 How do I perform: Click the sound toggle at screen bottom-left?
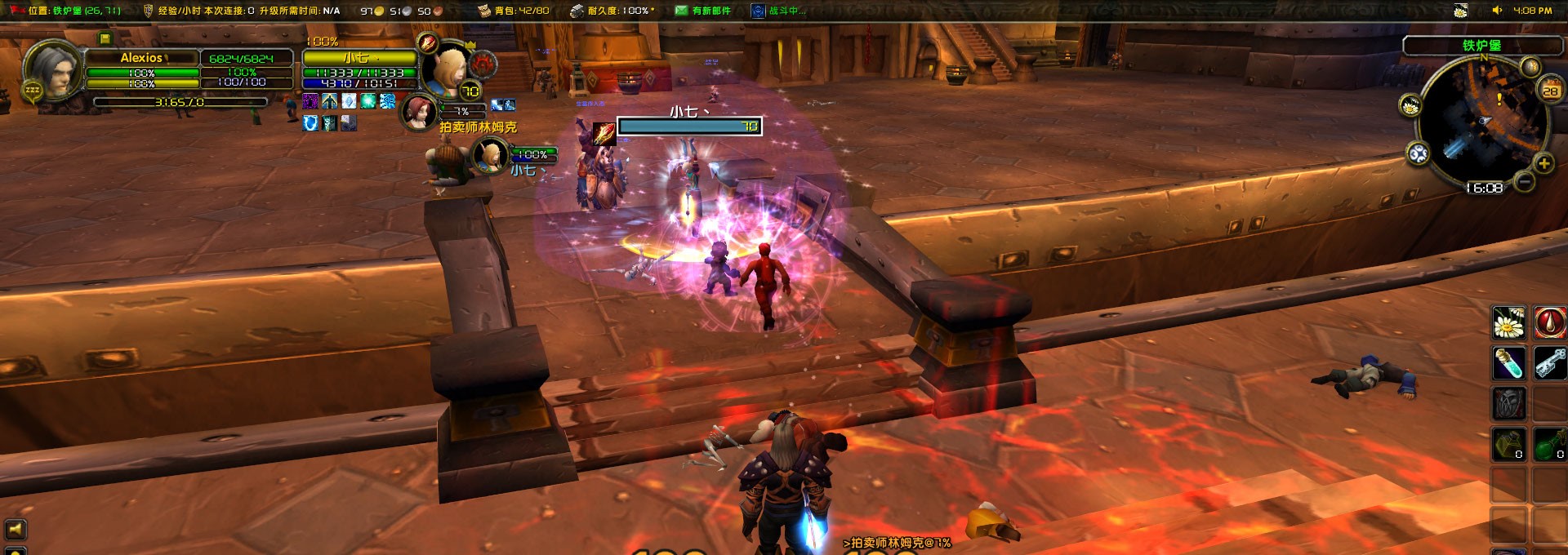[x=16, y=529]
